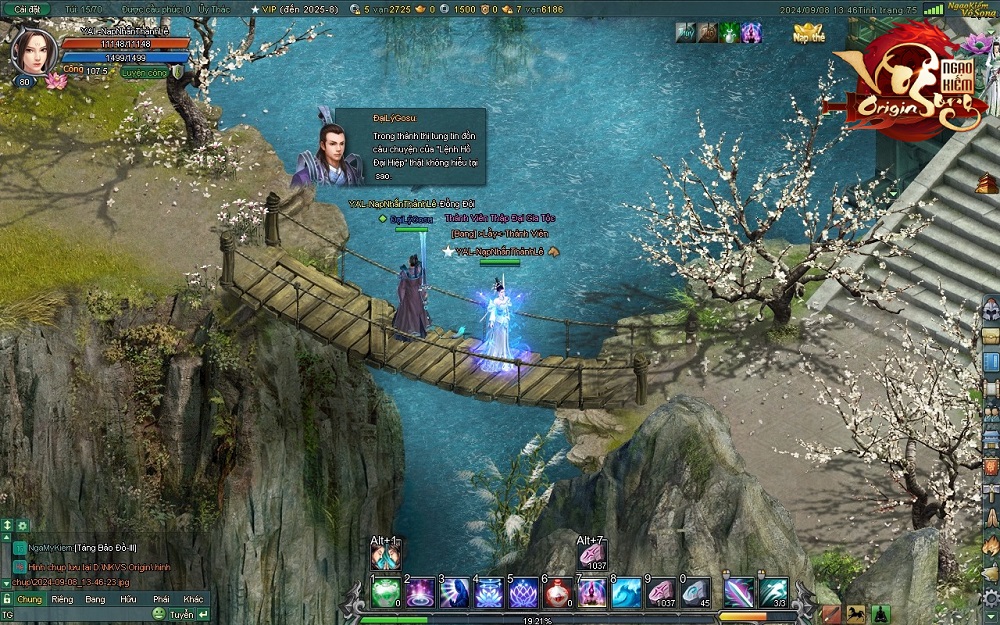Use the green jar item in slot 1
The height and width of the screenshot is (625, 1000).
[x=386, y=593]
